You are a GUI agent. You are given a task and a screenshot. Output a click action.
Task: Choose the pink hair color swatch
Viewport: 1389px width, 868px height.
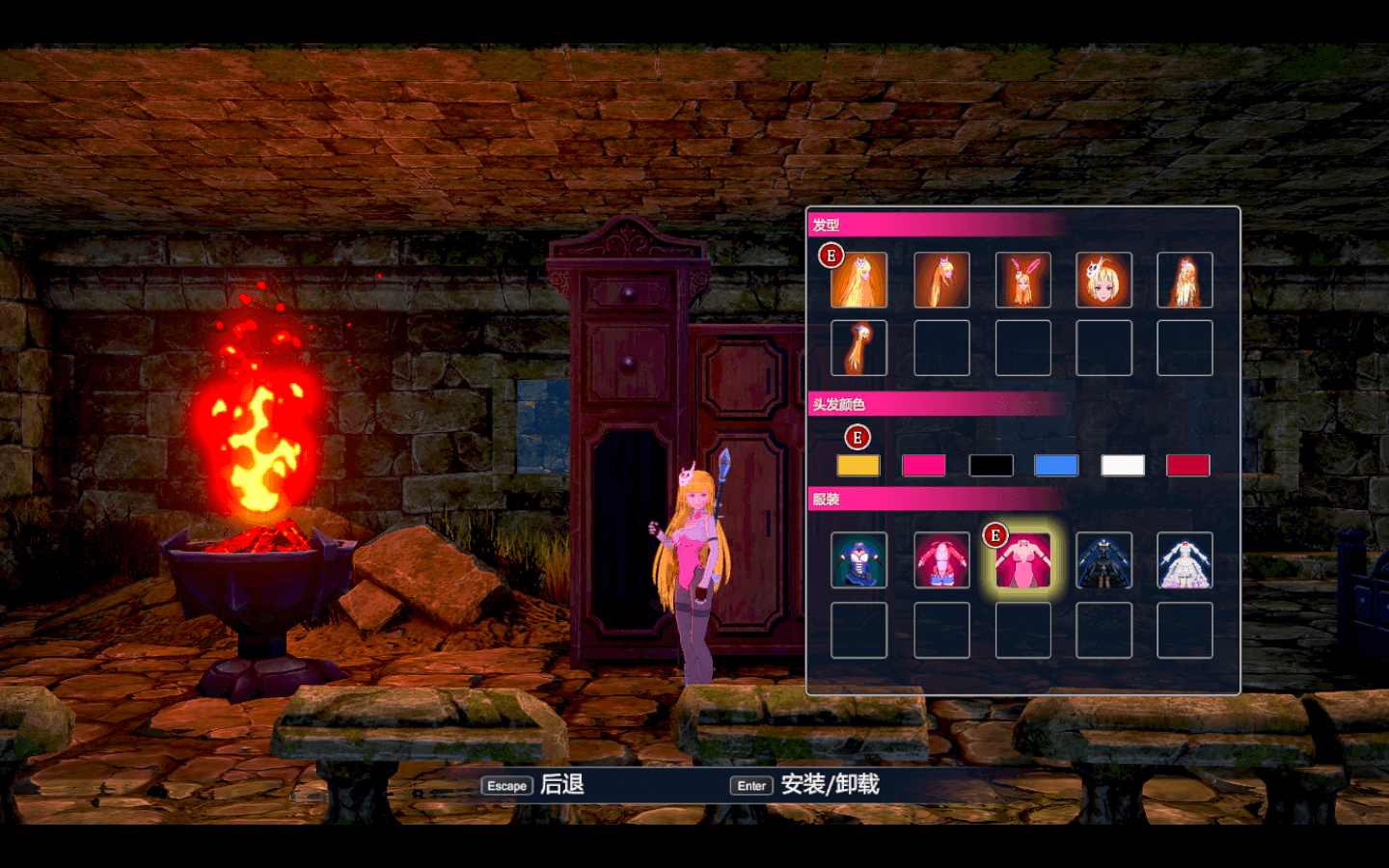[923, 466]
